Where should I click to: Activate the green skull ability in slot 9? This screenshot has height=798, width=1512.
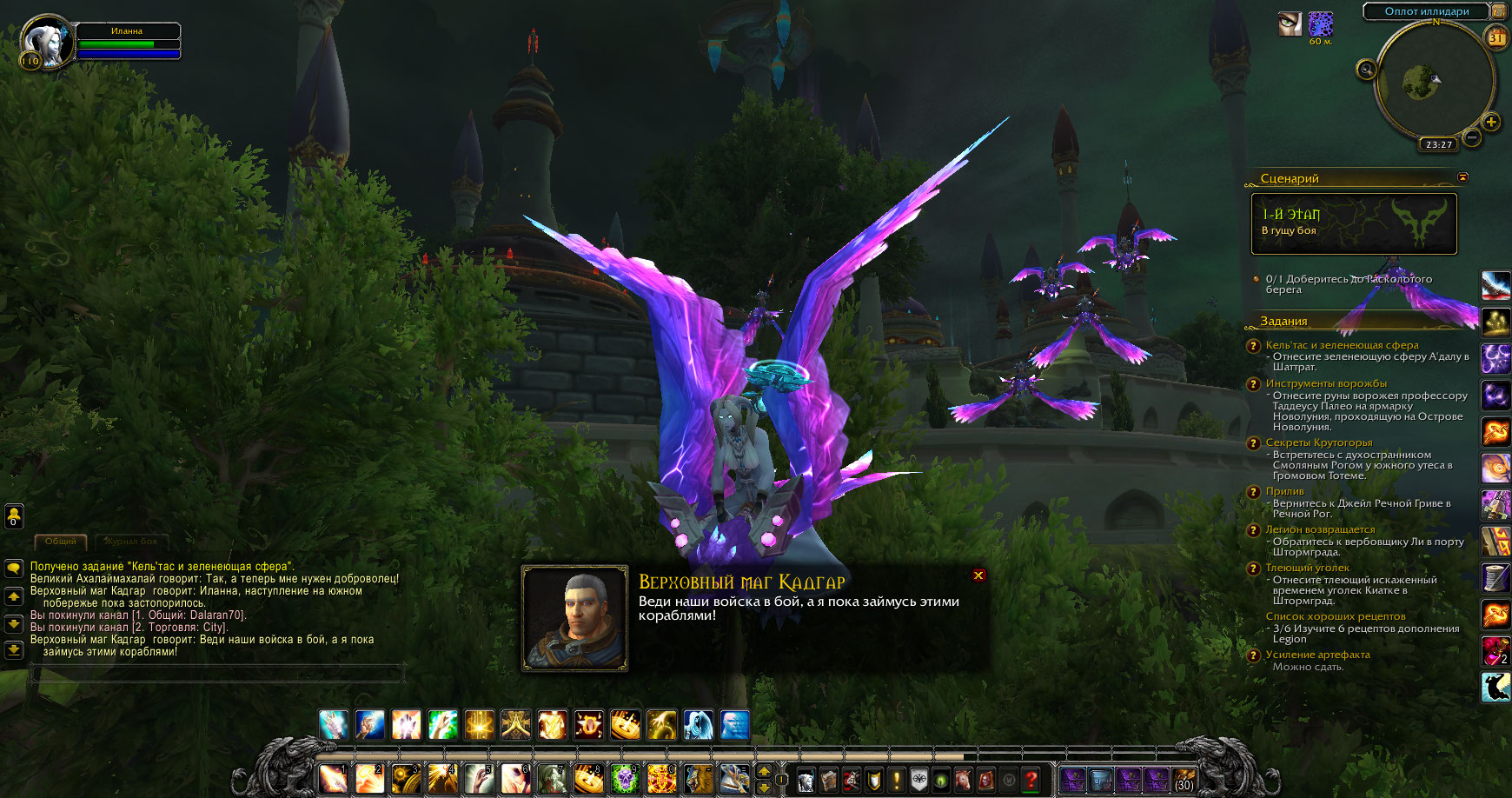coord(624,779)
